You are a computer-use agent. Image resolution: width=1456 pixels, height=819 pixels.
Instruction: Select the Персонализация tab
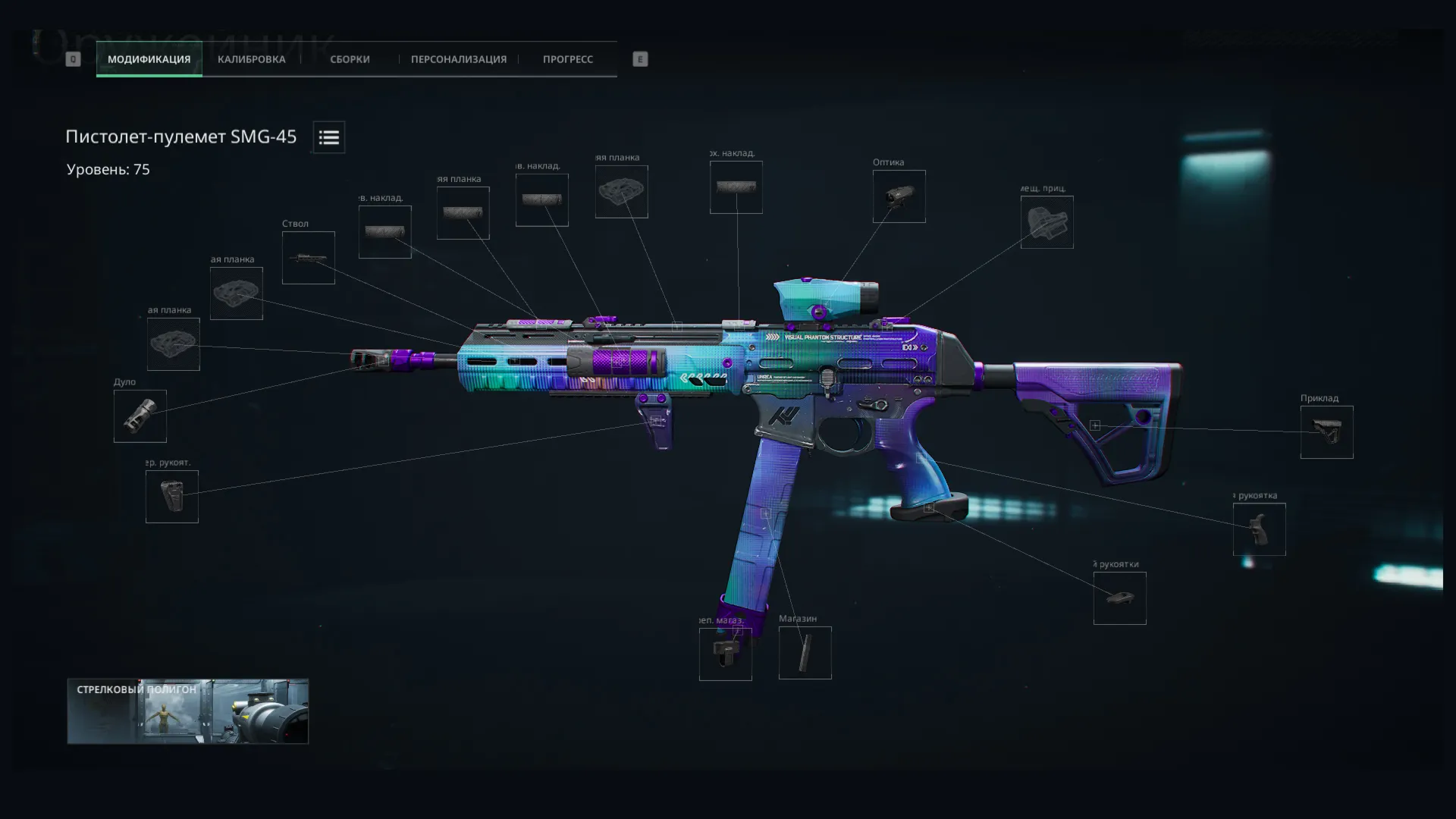(458, 59)
